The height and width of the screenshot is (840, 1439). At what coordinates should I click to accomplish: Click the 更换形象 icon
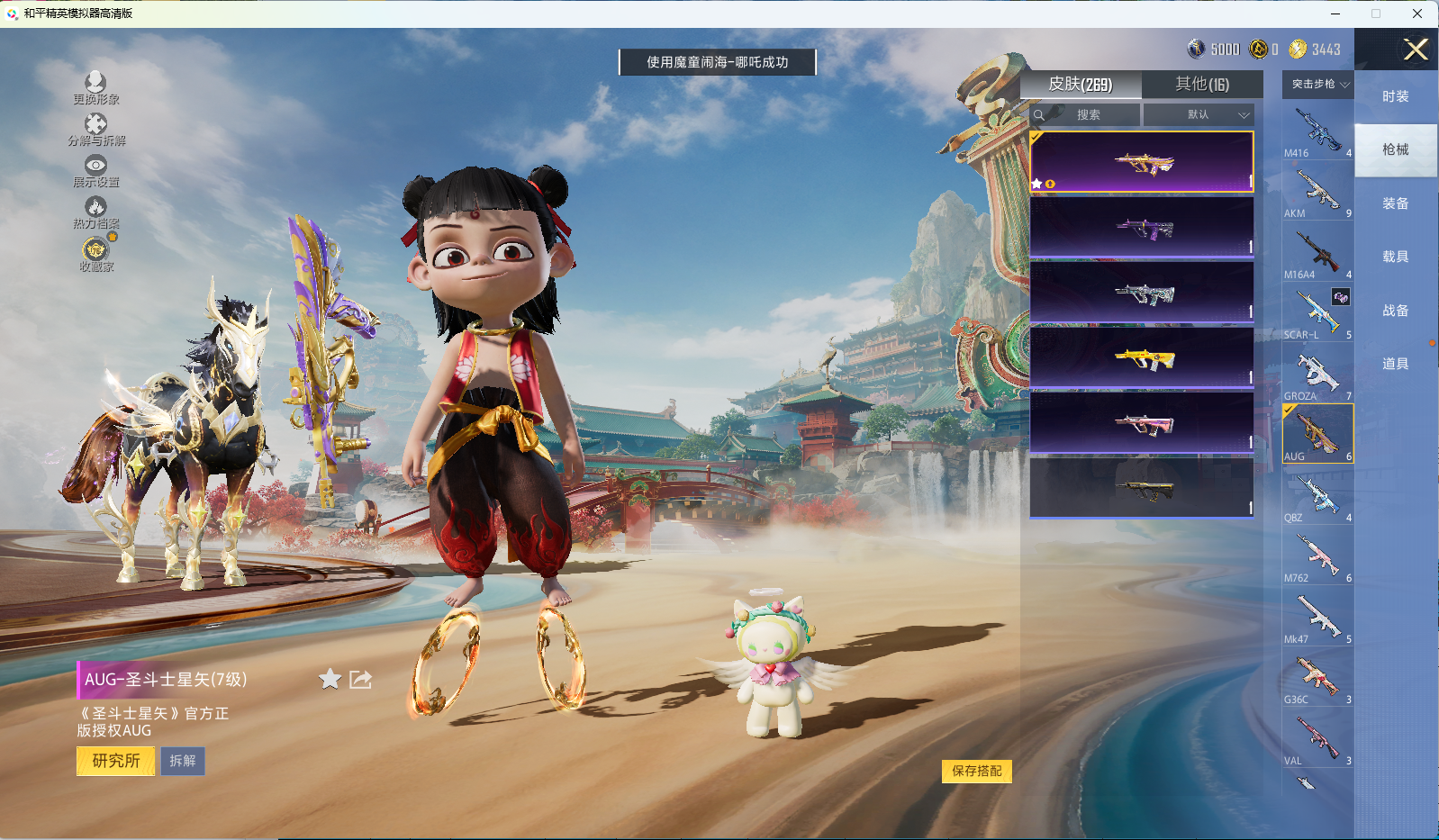tap(95, 87)
